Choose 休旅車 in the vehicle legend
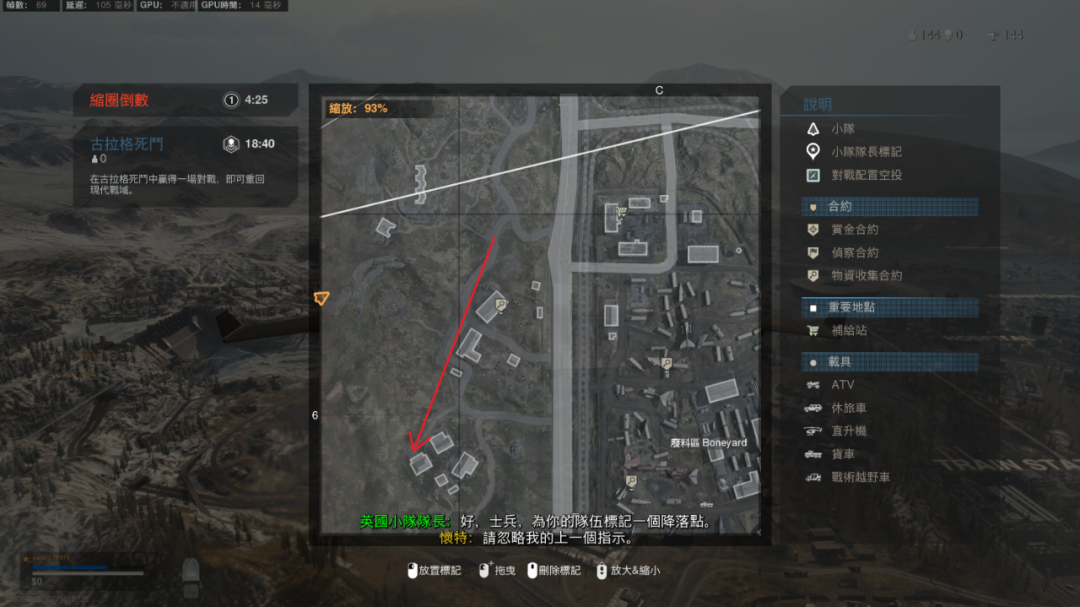This screenshot has height=607, width=1080. pos(848,408)
